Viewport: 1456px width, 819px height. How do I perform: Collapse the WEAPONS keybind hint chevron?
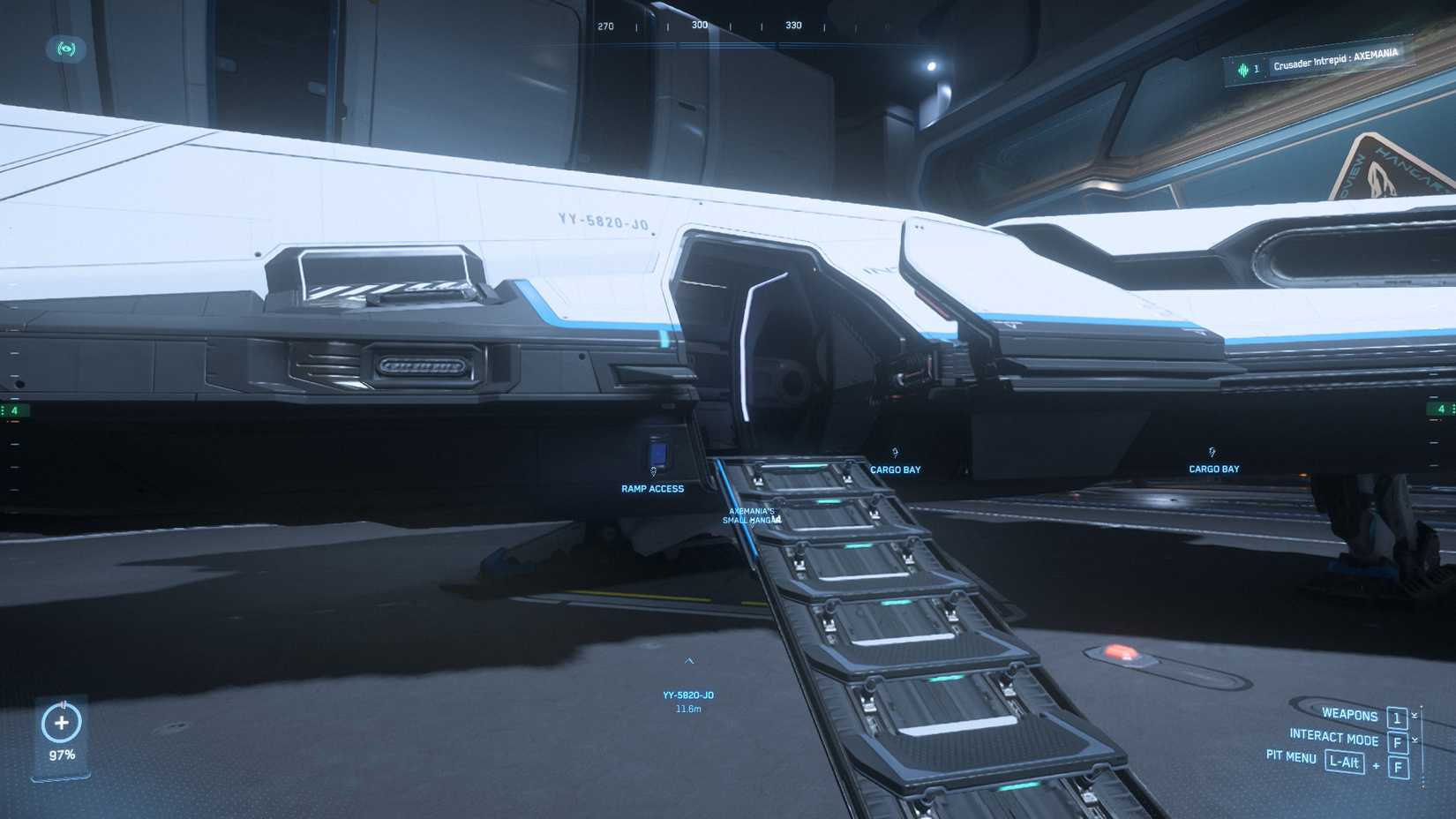click(x=1415, y=715)
